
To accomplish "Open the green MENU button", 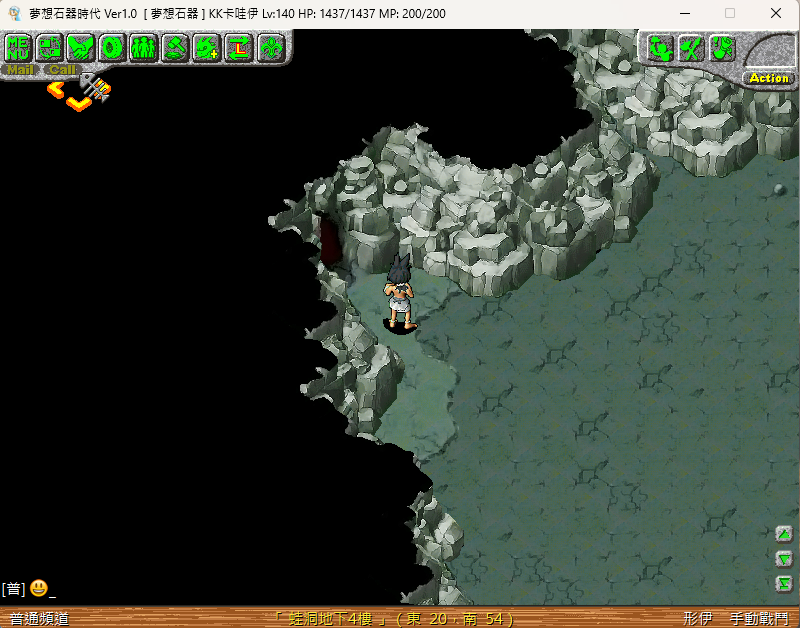I will (x=19, y=47).
